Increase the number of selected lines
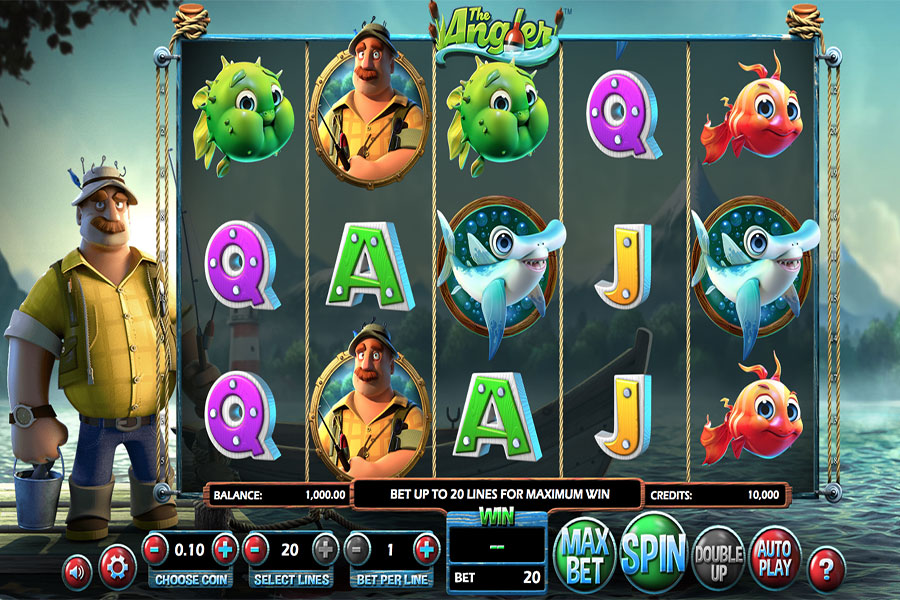The height and width of the screenshot is (600, 900). pos(325,548)
